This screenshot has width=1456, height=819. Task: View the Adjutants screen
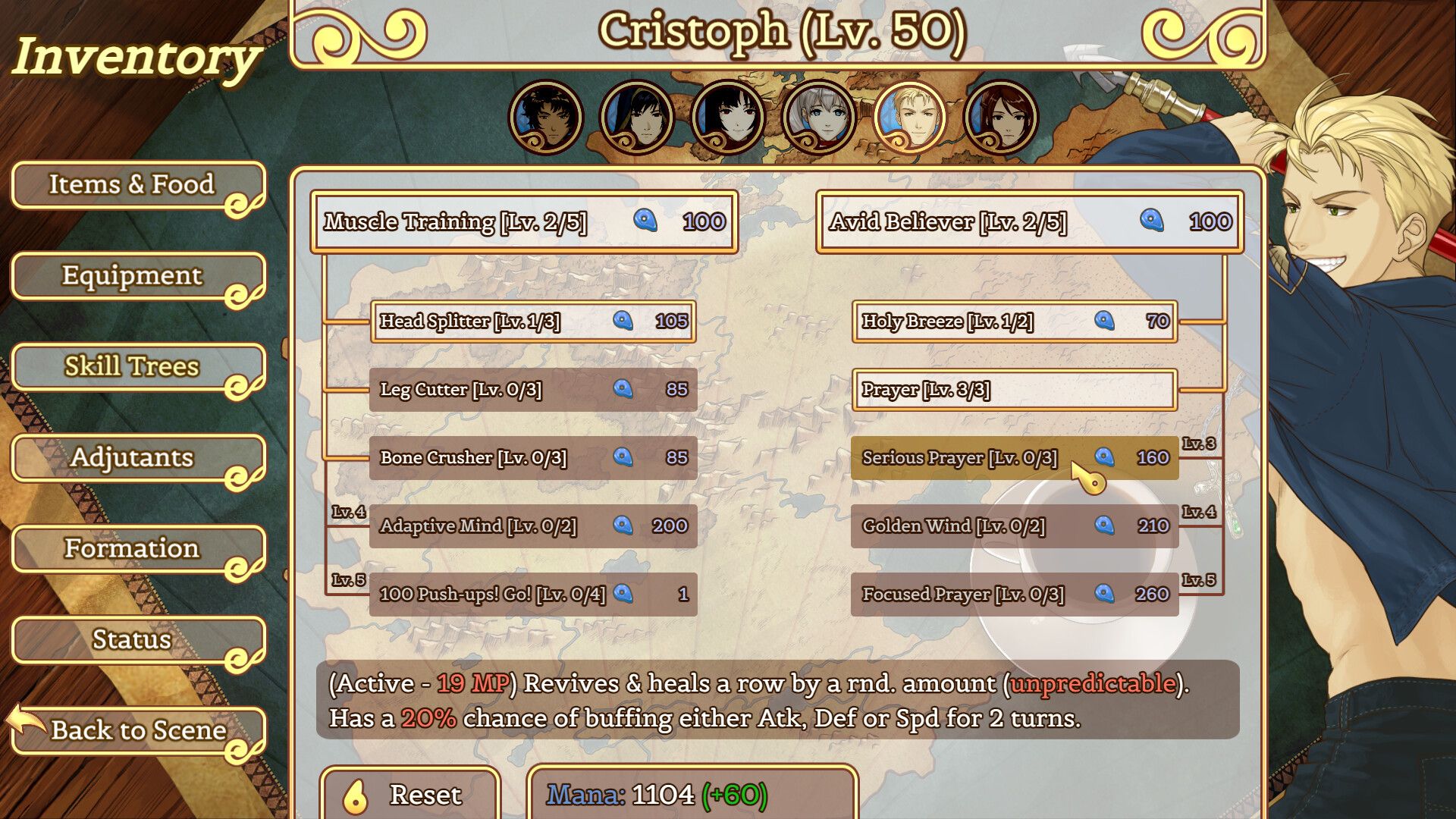[132, 458]
